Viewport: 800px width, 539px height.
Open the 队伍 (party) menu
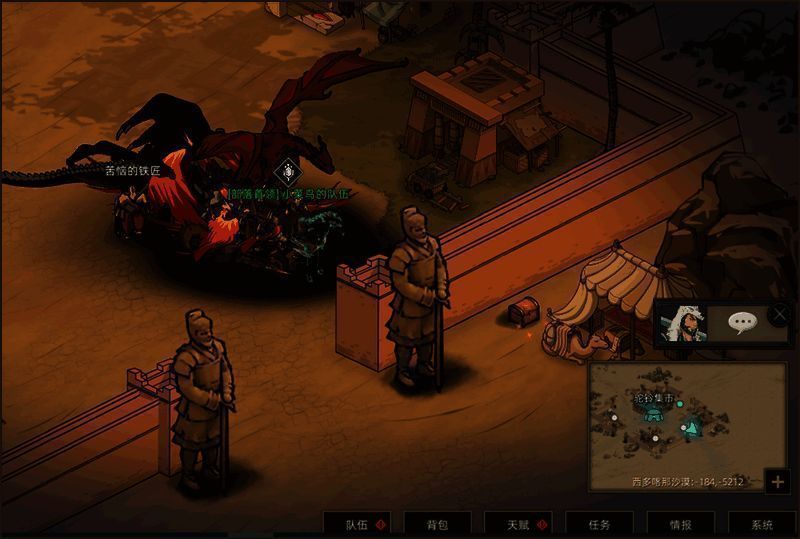pos(357,524)
